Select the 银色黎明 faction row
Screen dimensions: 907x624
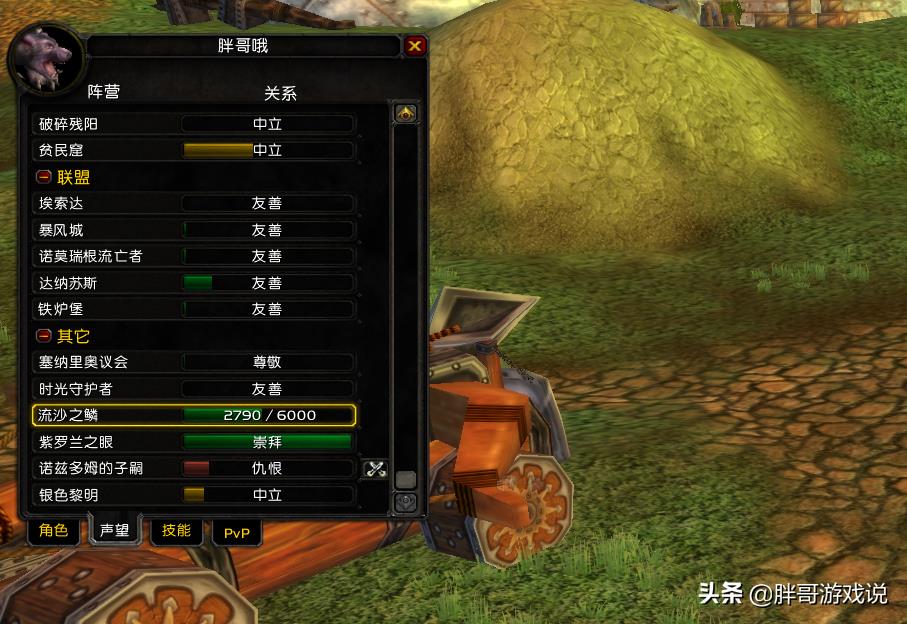pyautogui.click(x=194, y=495)
